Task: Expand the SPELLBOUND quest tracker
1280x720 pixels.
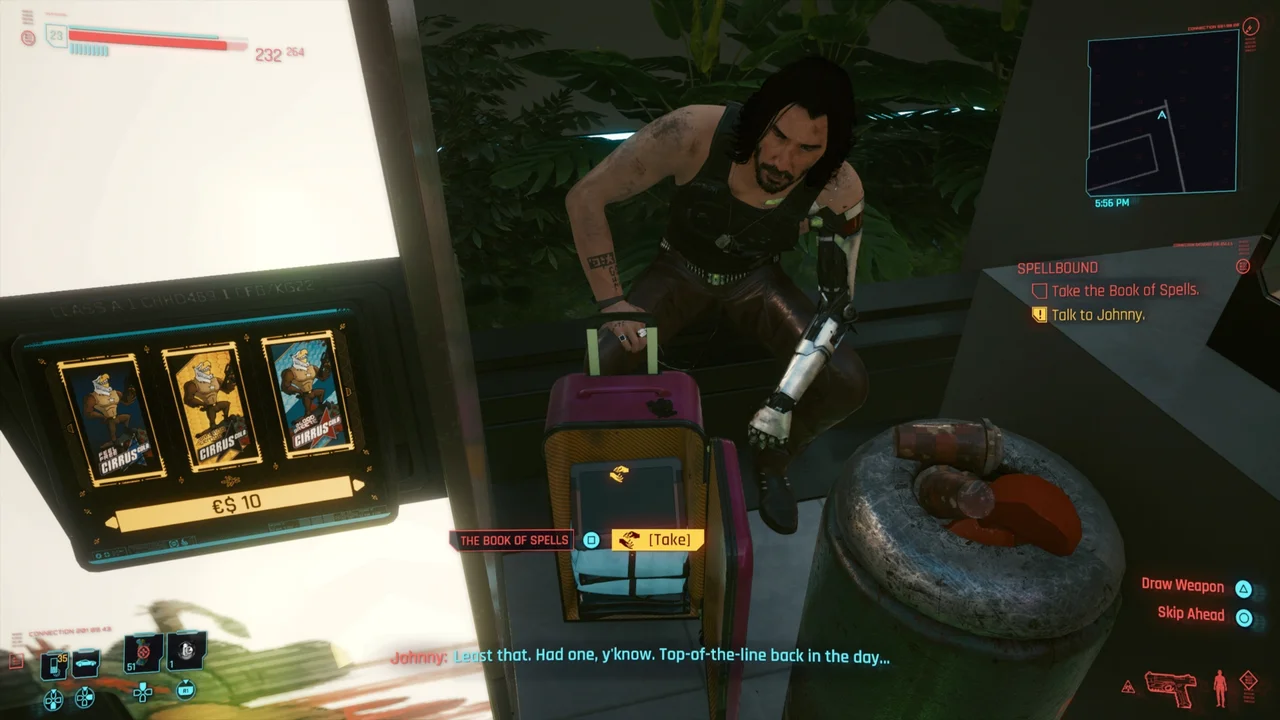Action: coord(1243,267)
